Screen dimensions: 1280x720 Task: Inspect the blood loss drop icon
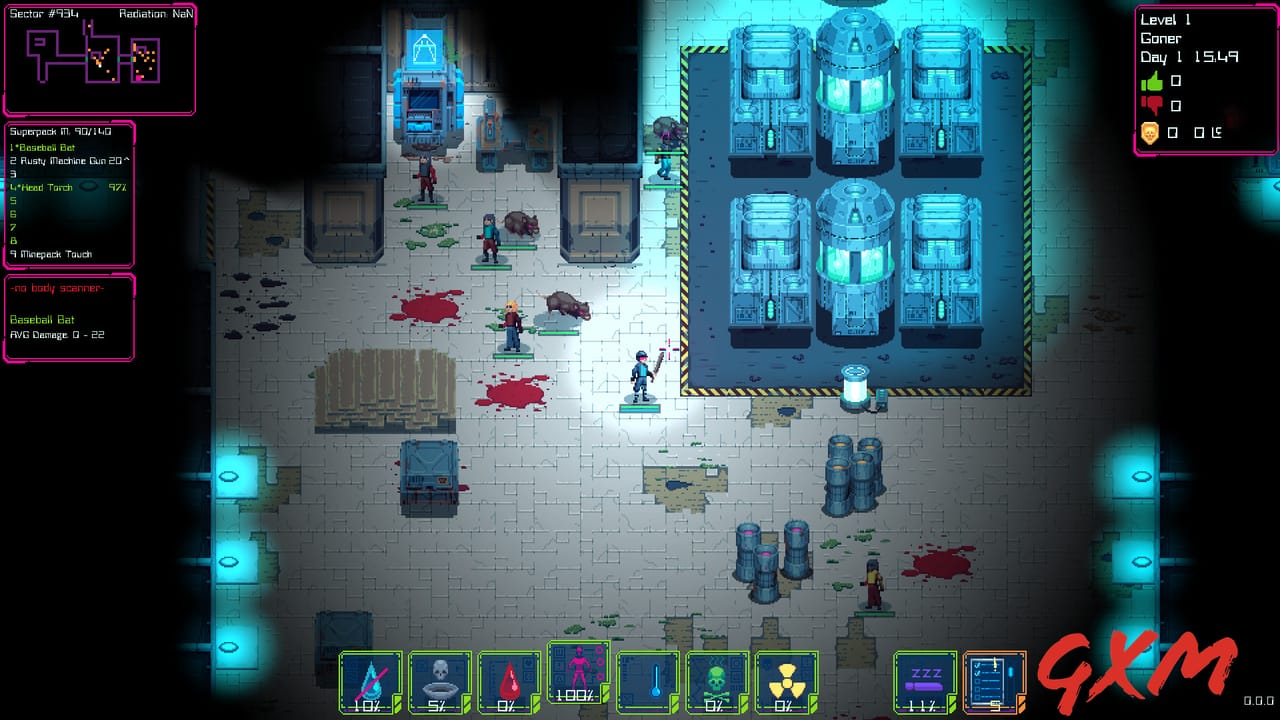tap(507, 678)
